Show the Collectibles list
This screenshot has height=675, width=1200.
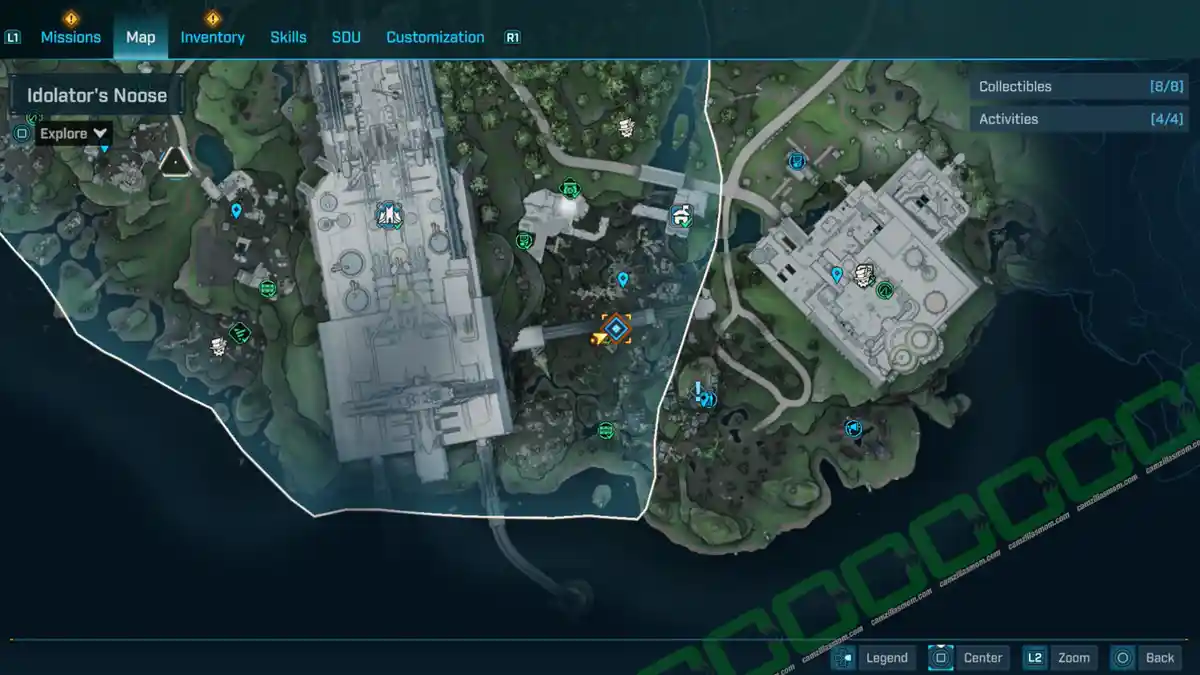tap(1080, 87)
